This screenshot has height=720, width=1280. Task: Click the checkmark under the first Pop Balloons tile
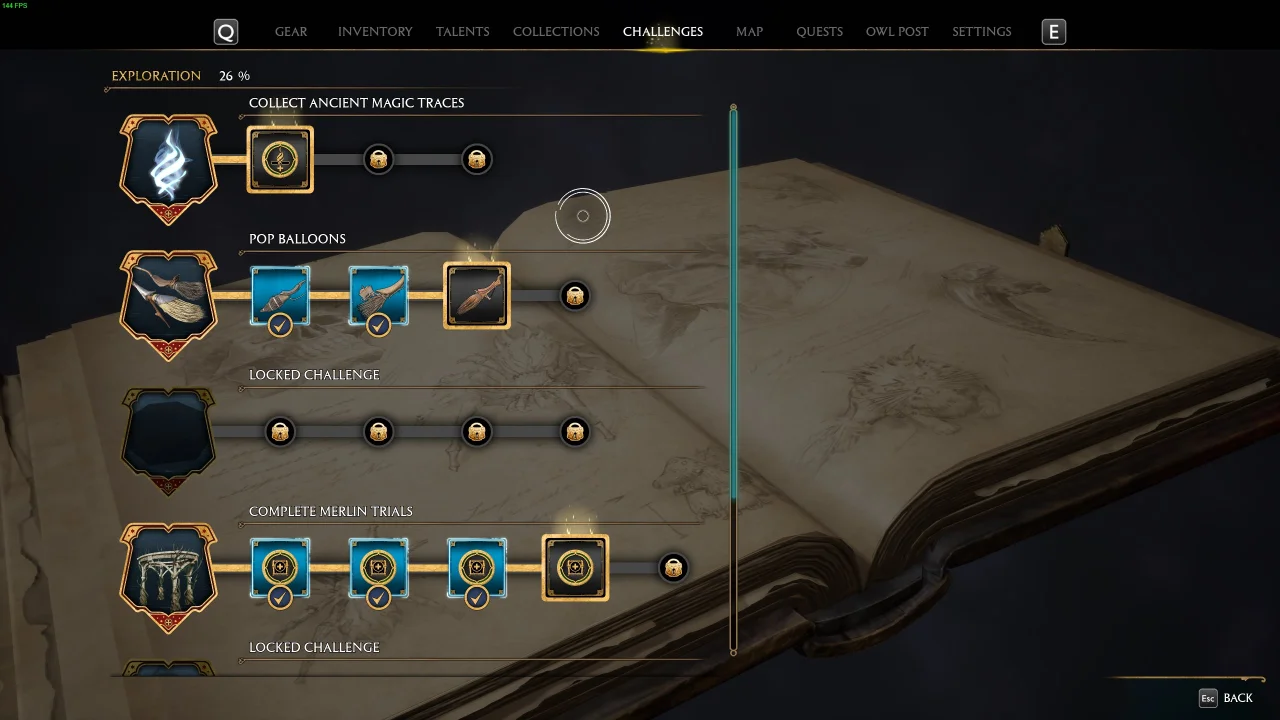click(280, 325)
